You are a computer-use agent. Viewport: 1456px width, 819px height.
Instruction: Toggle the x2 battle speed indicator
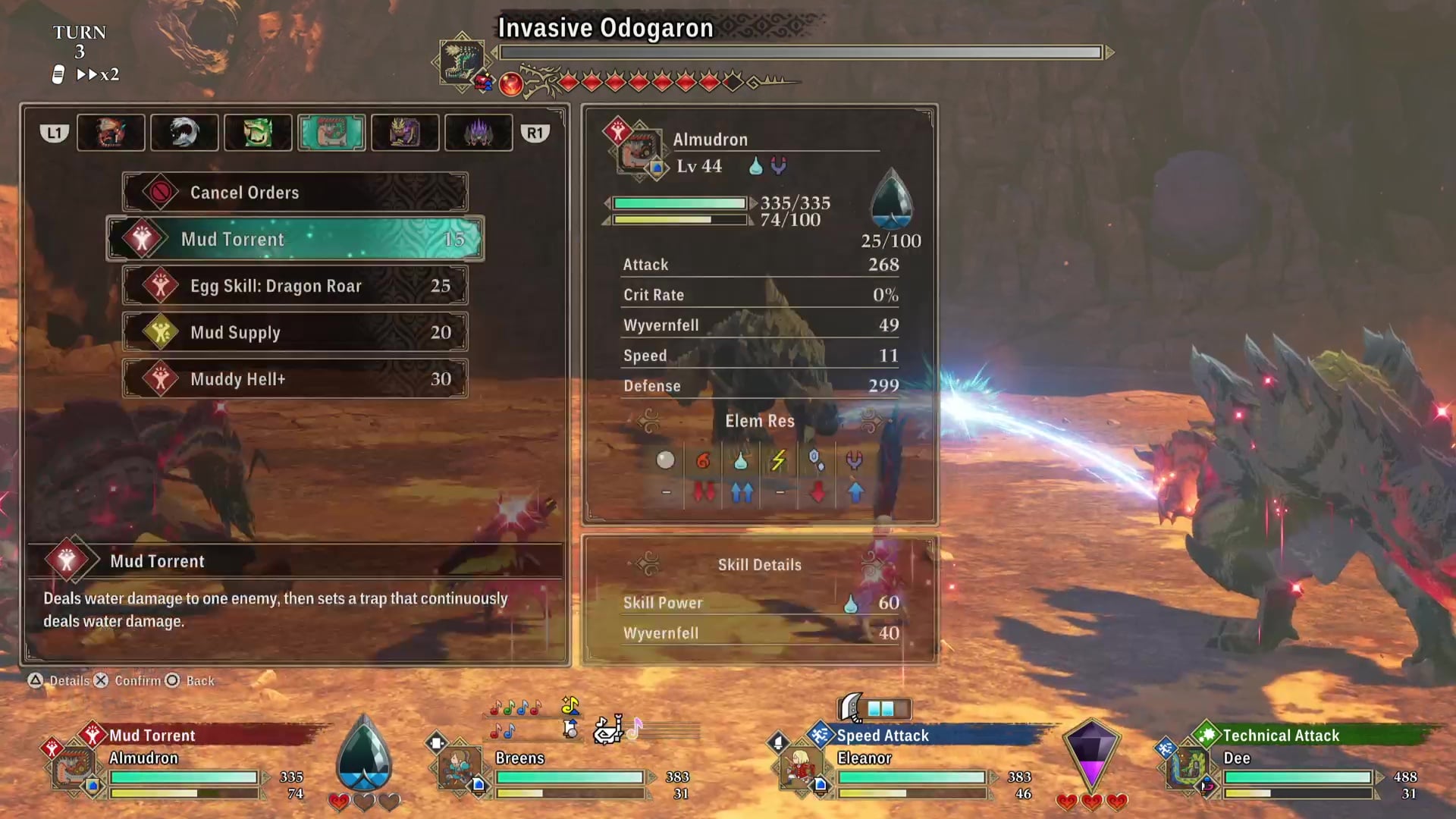98,74
